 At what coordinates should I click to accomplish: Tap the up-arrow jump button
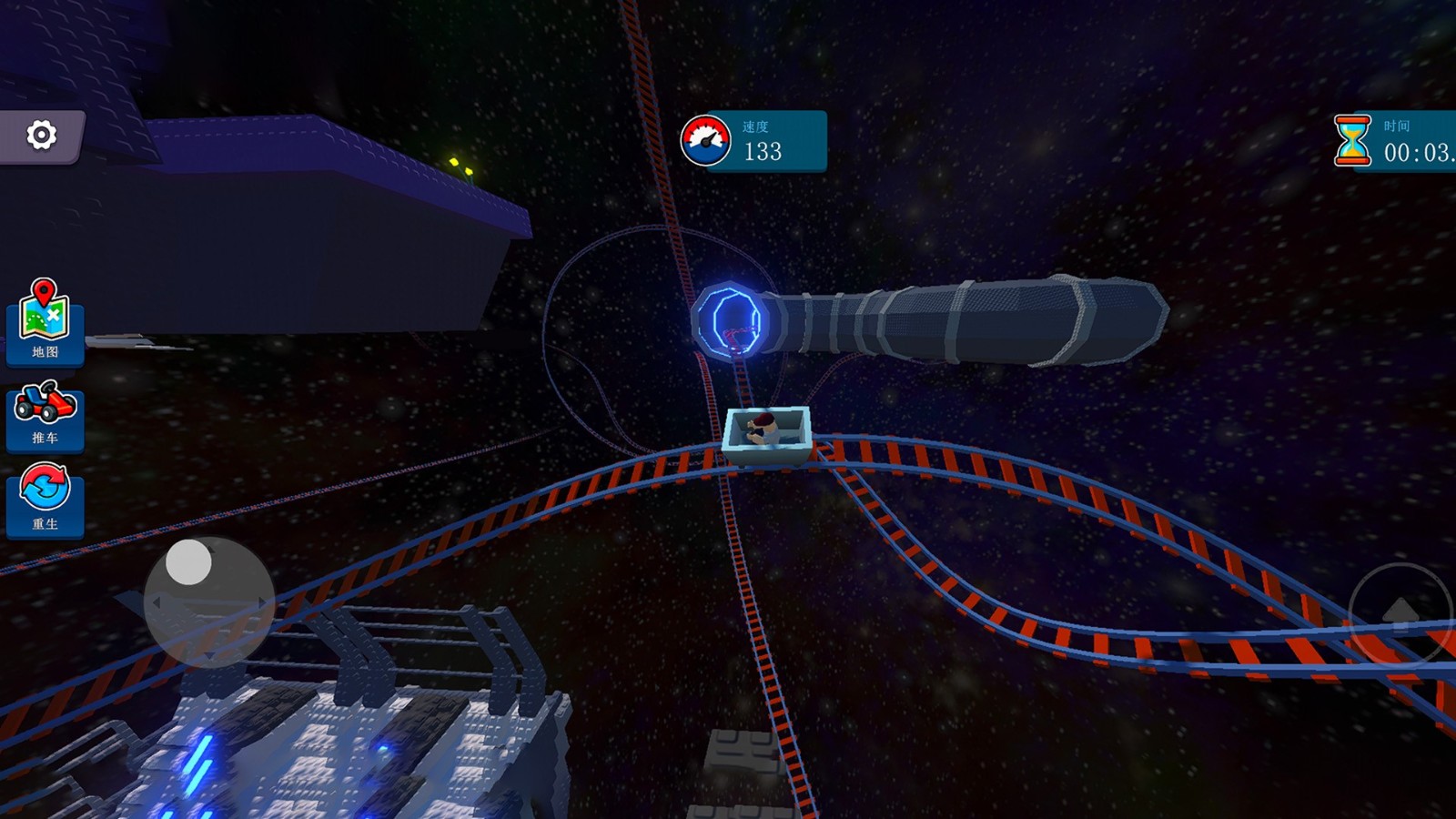(1400, 614)
